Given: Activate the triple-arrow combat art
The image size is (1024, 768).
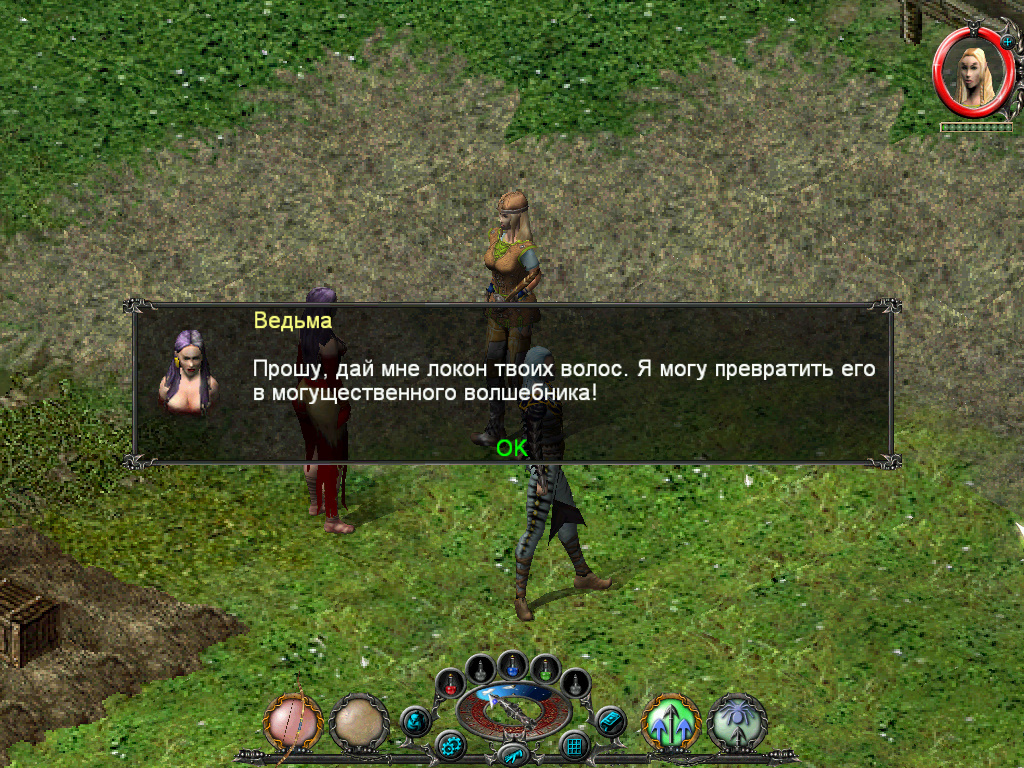Looking at the screenshot, I should (x=670, y=723).
